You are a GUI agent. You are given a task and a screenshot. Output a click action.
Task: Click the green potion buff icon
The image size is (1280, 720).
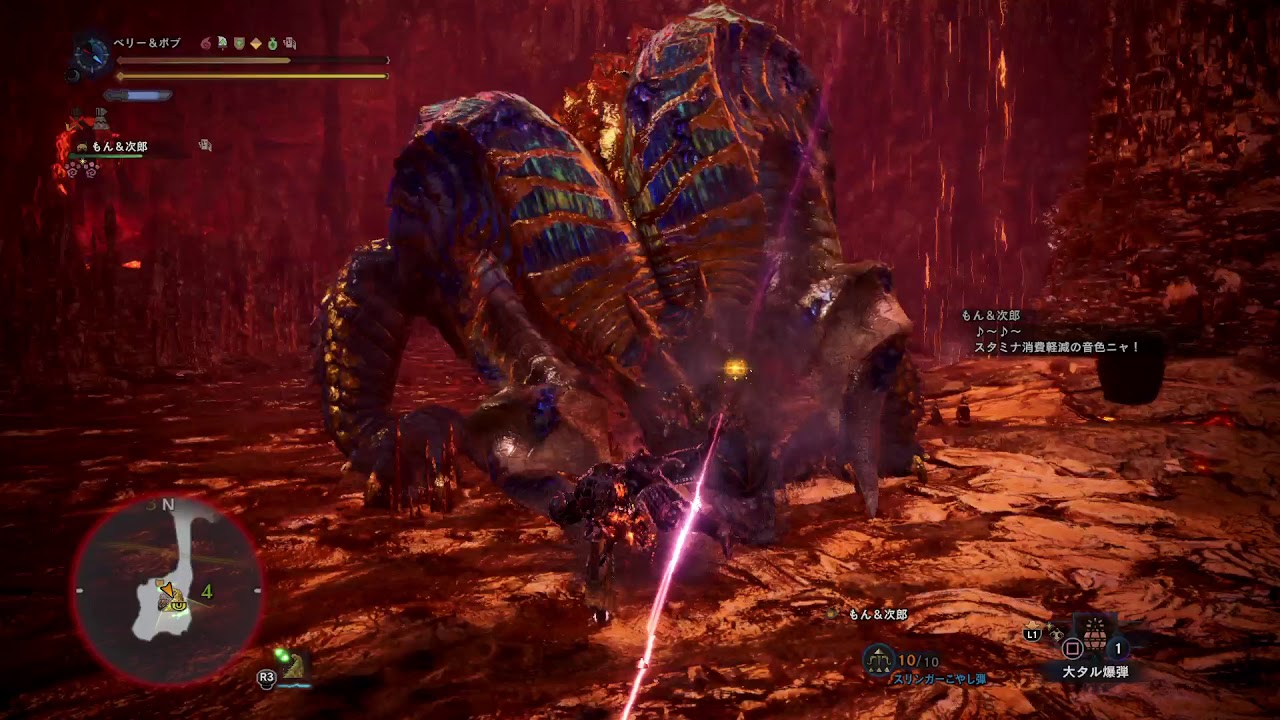[x=272, y=43]
